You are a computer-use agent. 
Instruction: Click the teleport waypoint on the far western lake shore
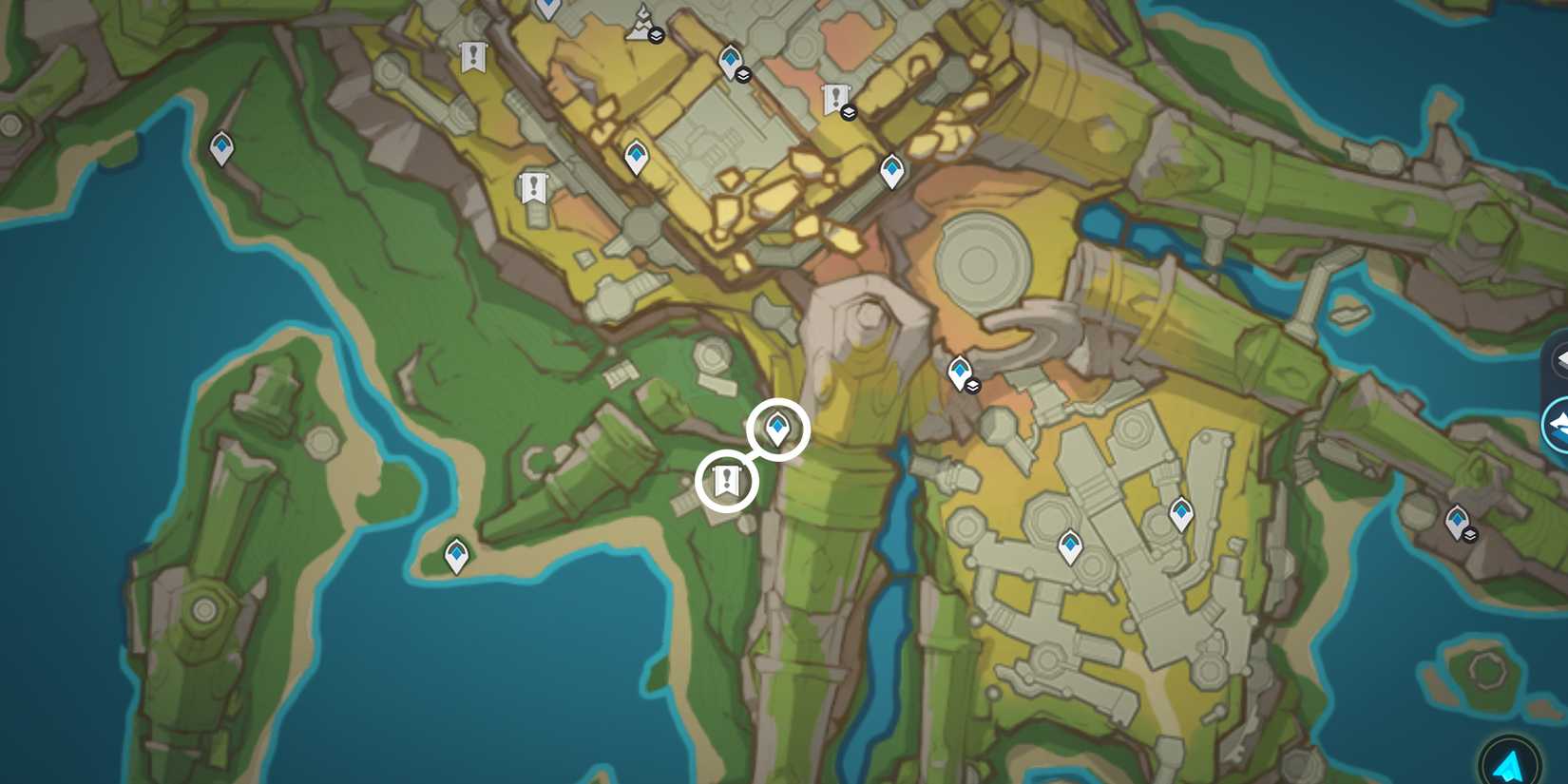[x=220, y=148]
